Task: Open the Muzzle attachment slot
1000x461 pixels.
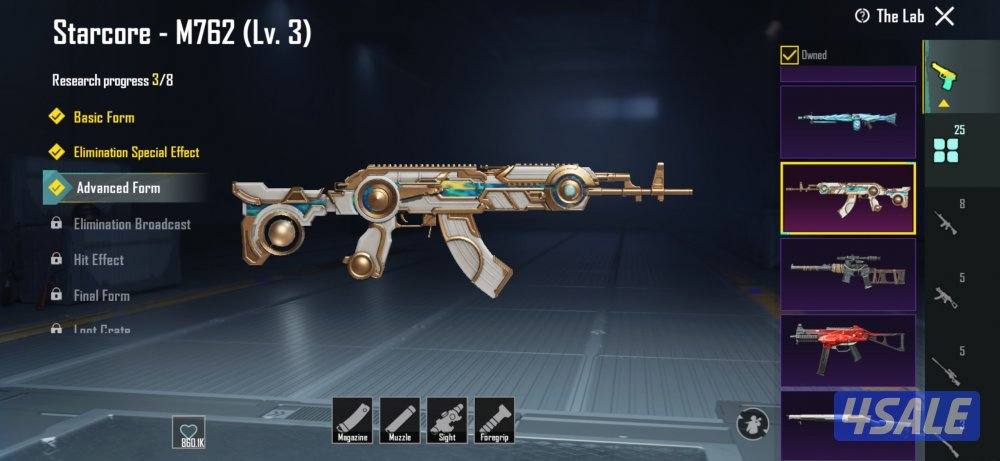Action: pos(399,418)
